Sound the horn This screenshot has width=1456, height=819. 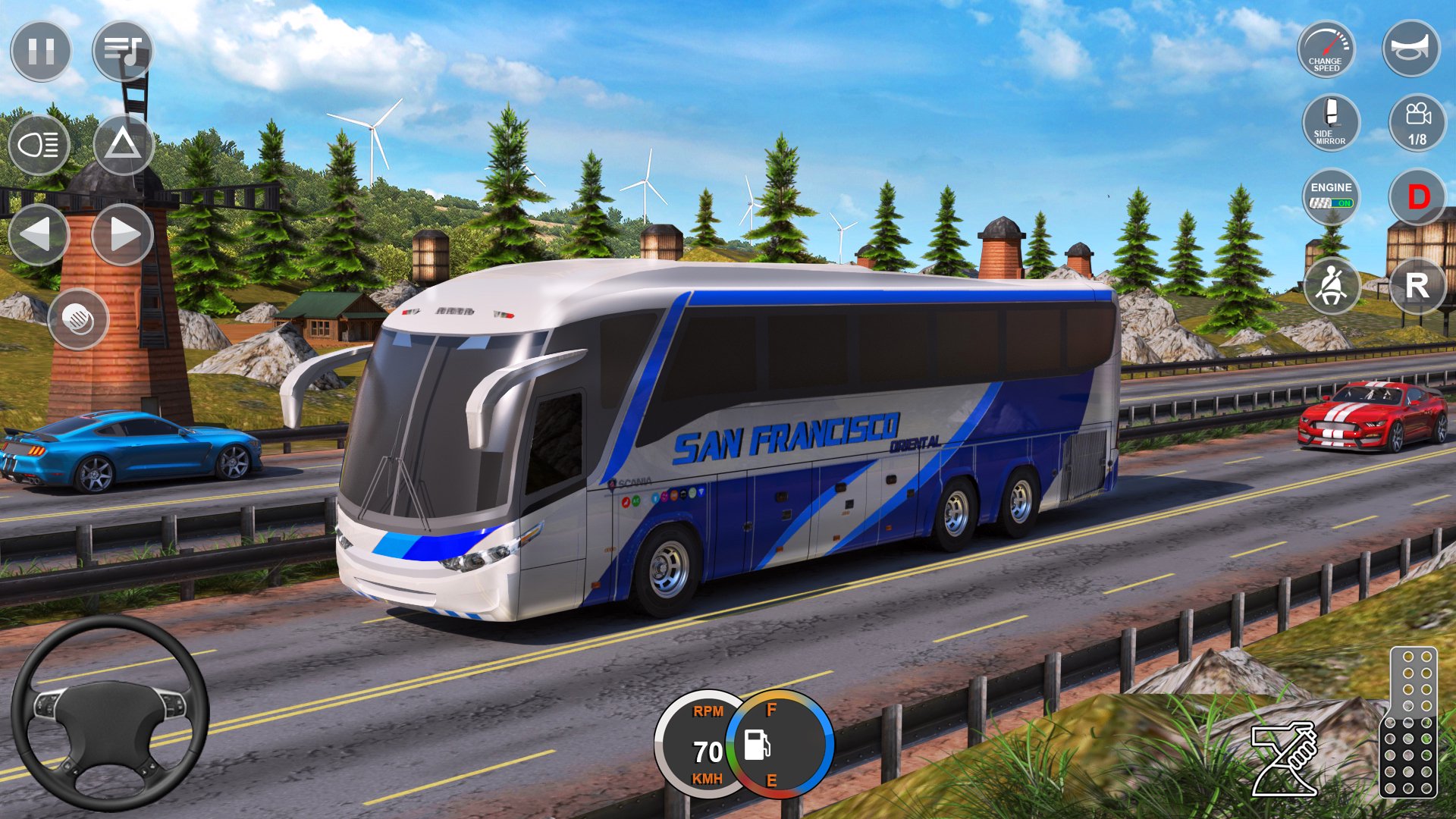coord(1410,49)
